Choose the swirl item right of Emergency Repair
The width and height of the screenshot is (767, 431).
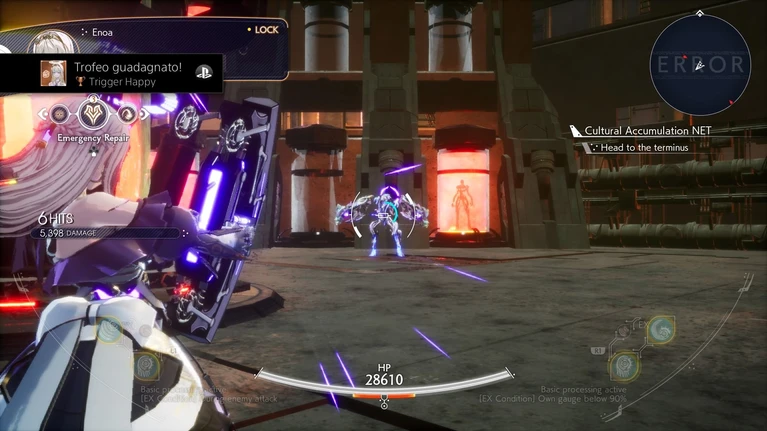pos(125,113)
